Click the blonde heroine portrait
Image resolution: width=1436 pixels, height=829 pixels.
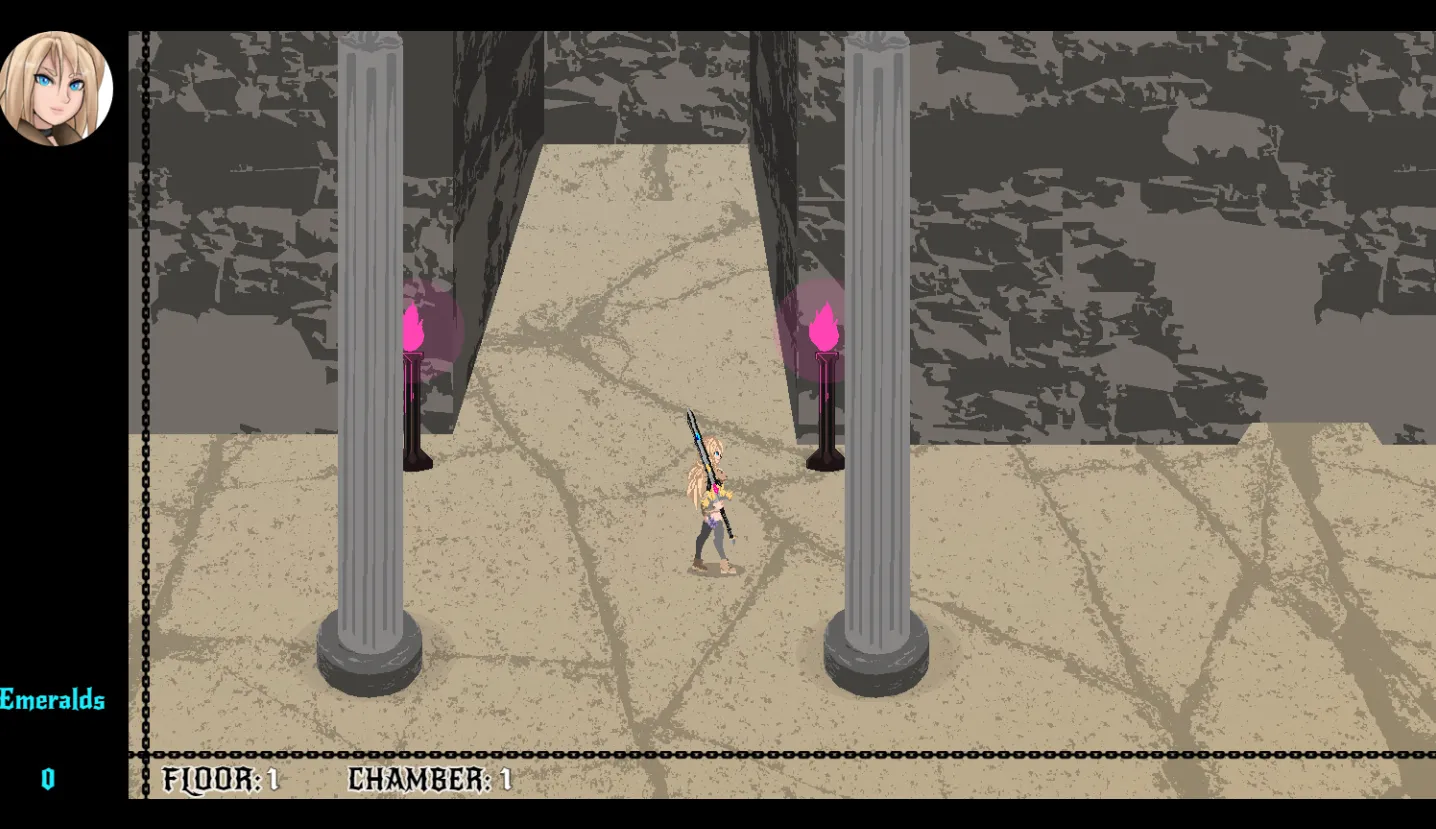pos(56,88)
